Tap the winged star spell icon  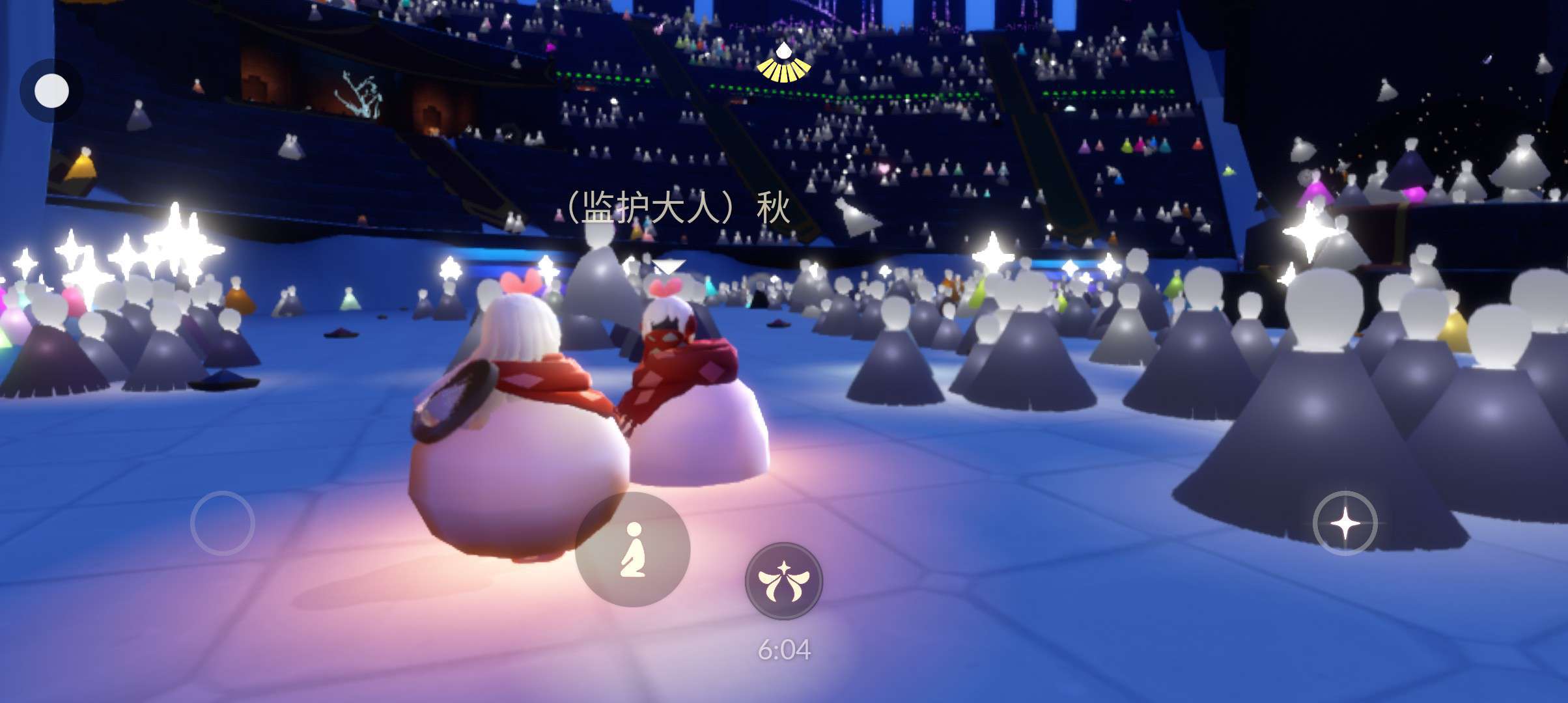pyautogui.click(x=783, y=581)
